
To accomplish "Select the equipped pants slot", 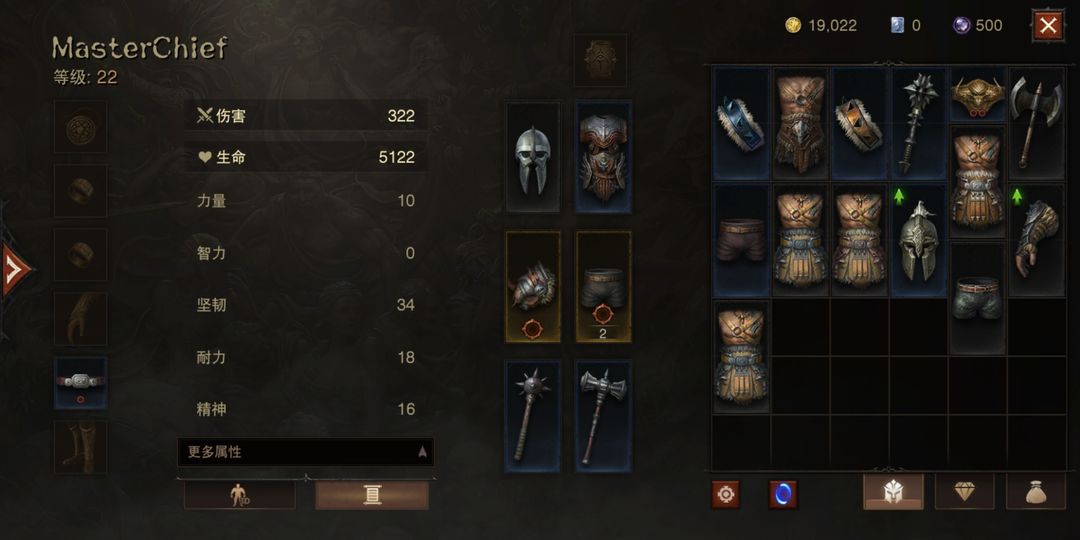I will coord(603,287).
